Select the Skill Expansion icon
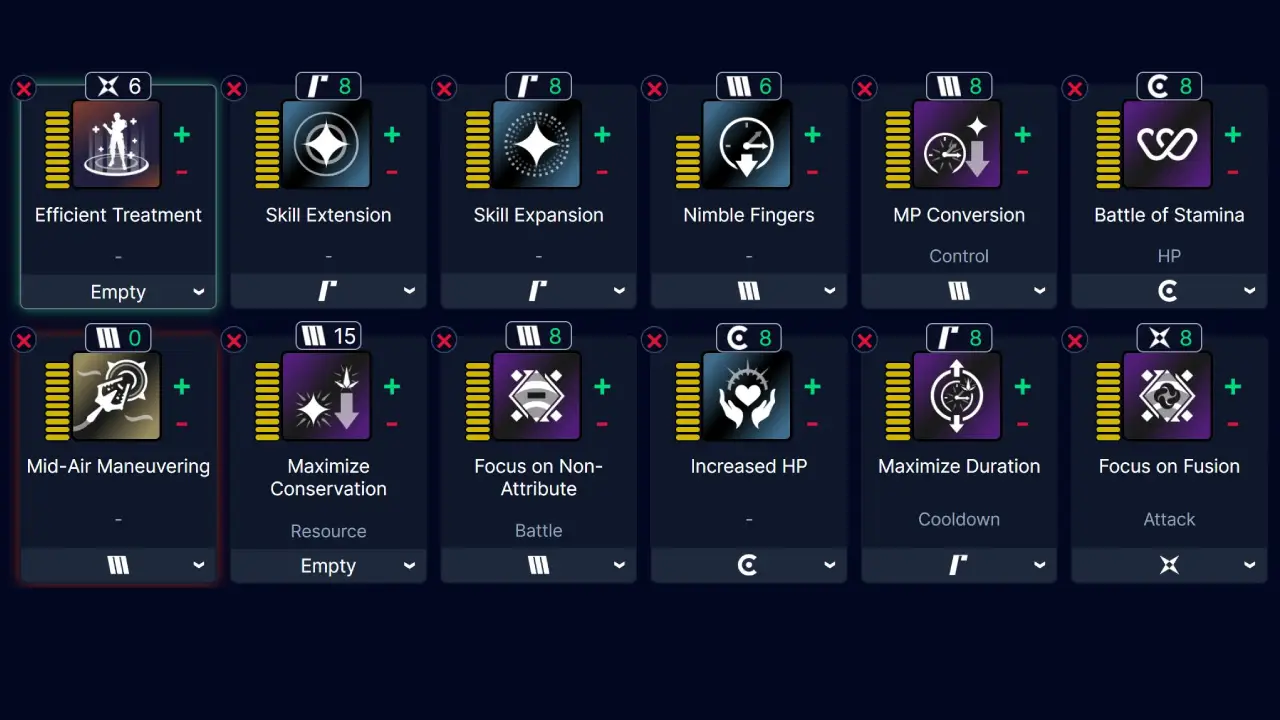This screenshot has width=1280, height=720. pyautogui.click(x=538, y=144)
